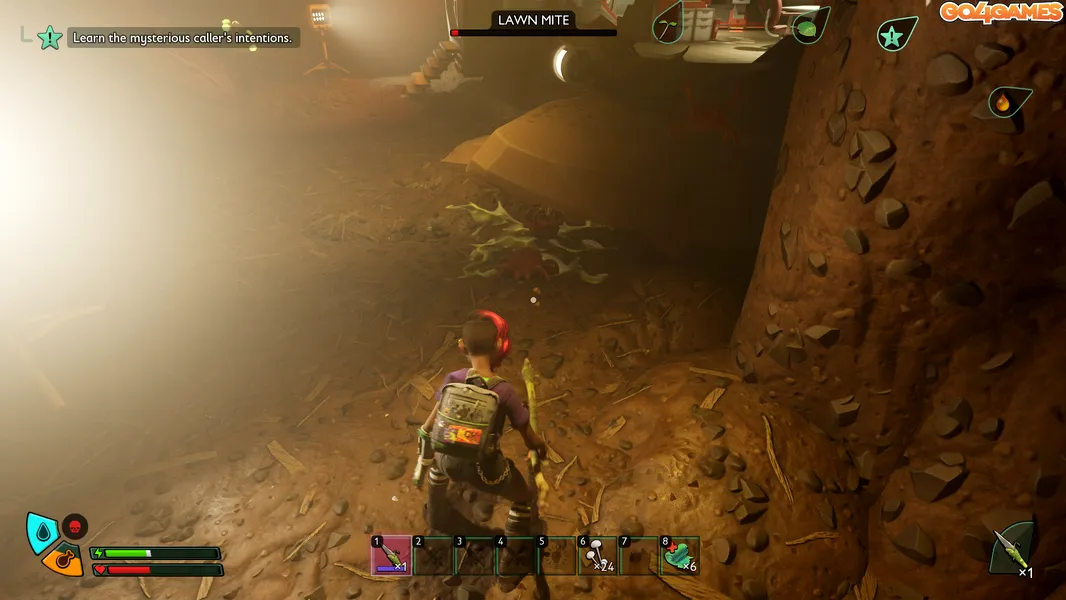Viewport: 1066px width, 600px height.
Task: Click the red skull status icon
Action: pyautogui.click(x=75, y=526)
